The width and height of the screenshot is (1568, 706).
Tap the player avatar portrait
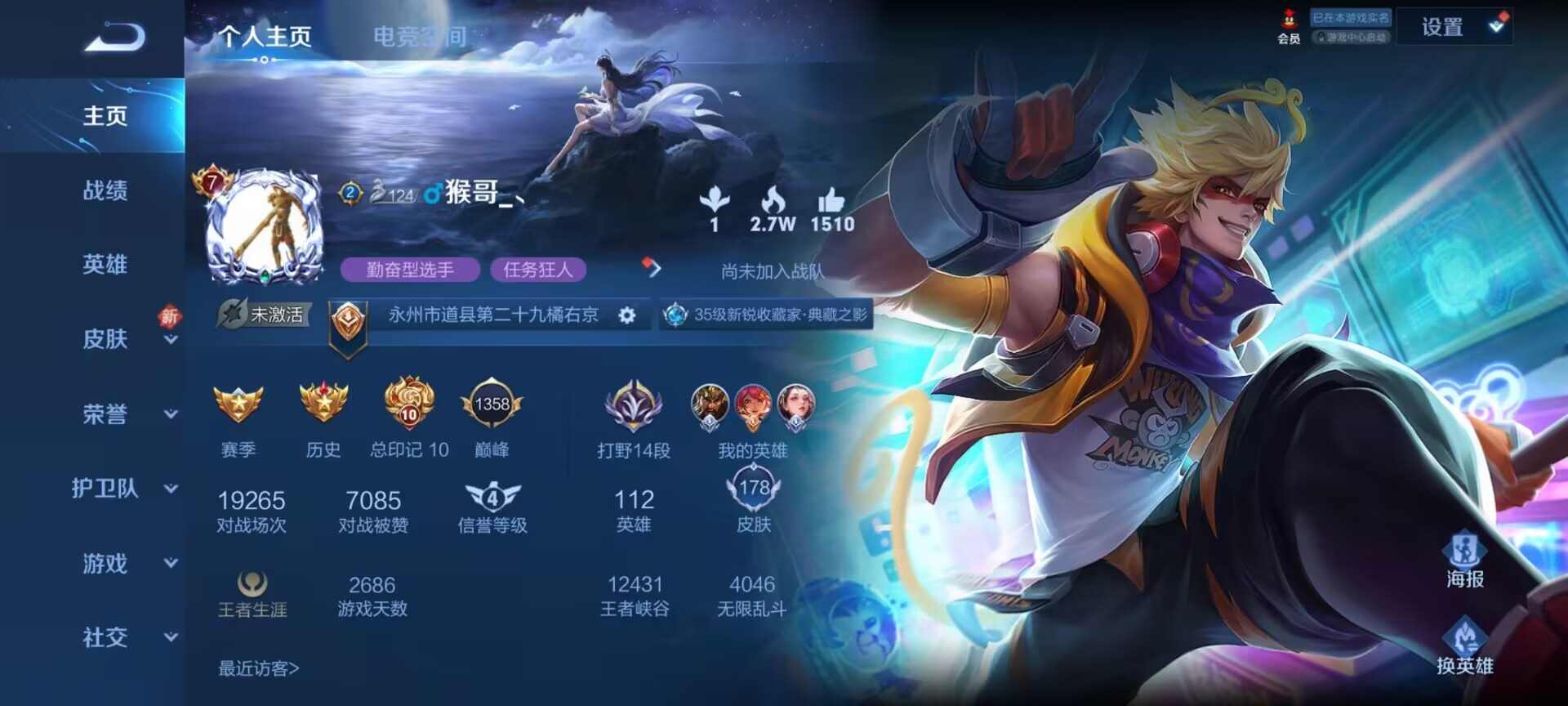point(264,226)
